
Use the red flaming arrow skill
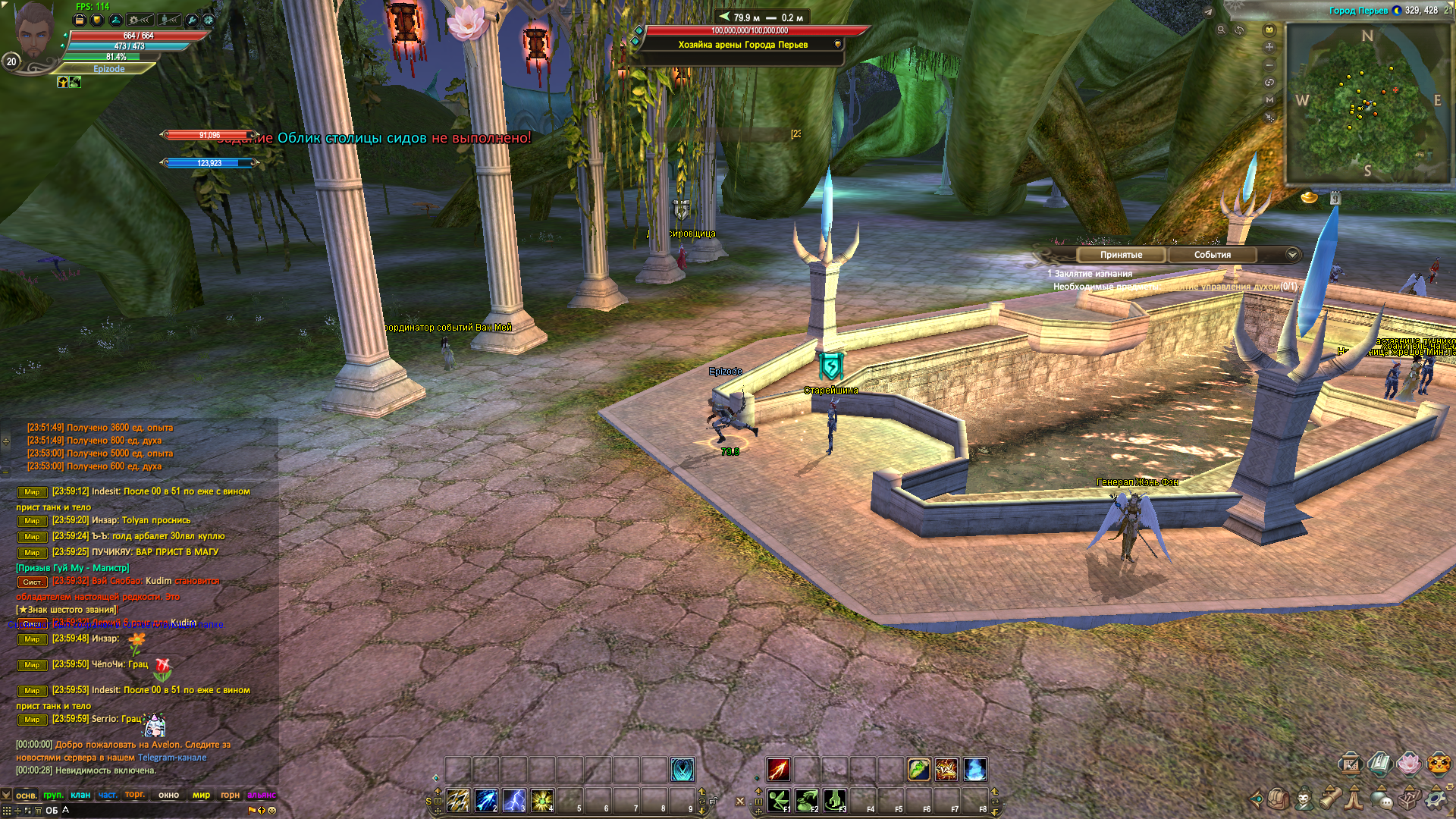779,770
